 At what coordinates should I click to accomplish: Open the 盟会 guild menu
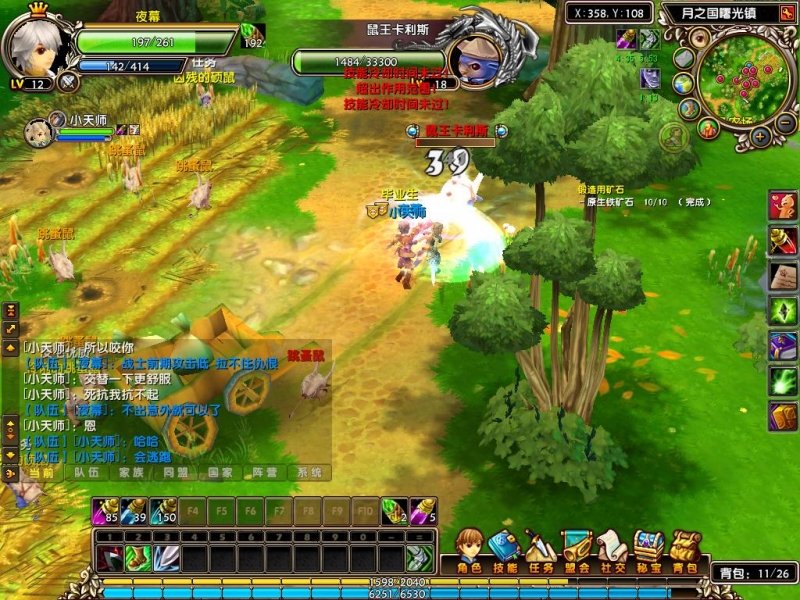[x=576, y=550]
